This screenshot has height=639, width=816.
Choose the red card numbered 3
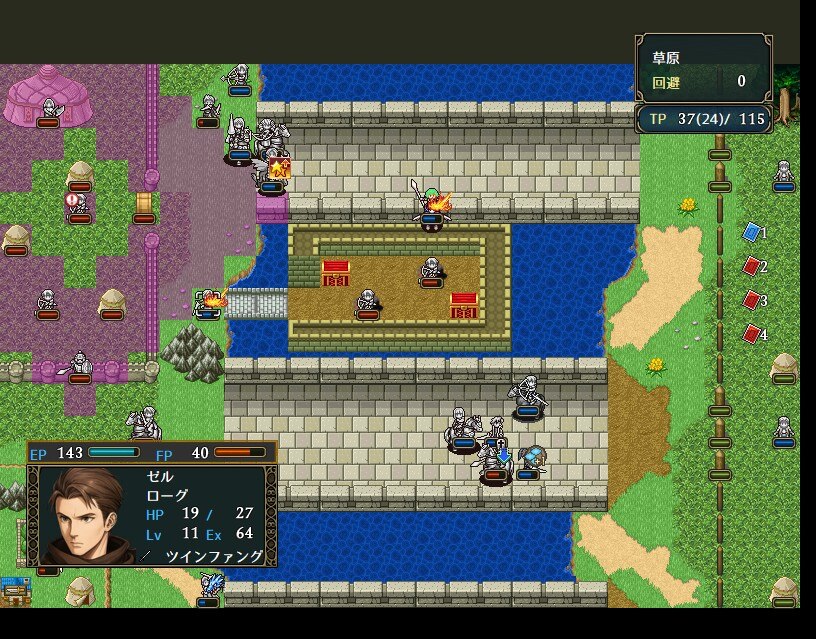point(752,299)
